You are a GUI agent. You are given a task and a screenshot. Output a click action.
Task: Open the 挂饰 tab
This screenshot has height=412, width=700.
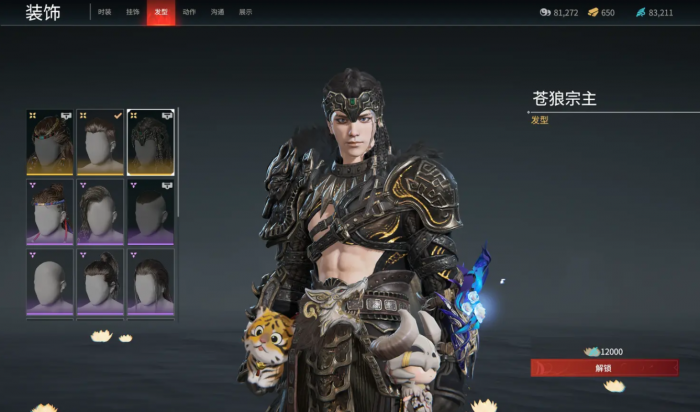pos(133,12)
